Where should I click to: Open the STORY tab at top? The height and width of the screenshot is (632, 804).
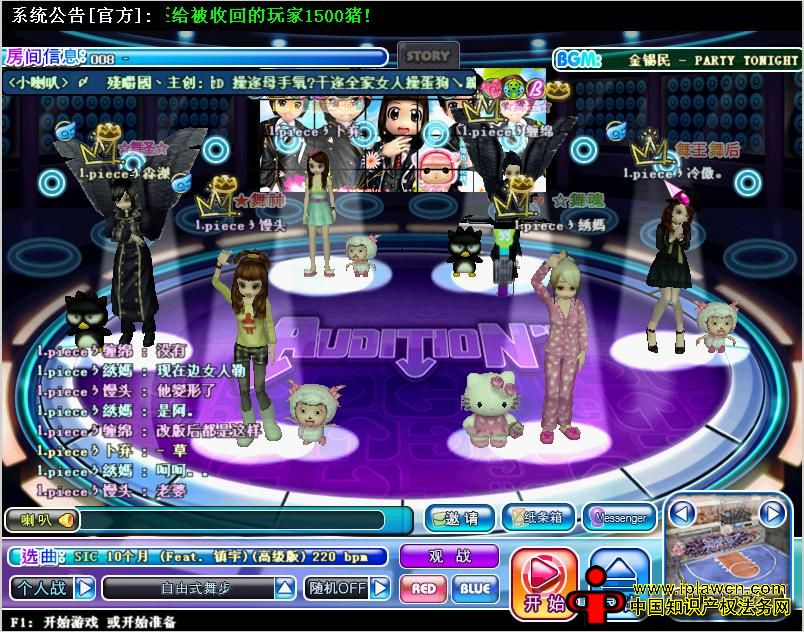coord(428,56)
